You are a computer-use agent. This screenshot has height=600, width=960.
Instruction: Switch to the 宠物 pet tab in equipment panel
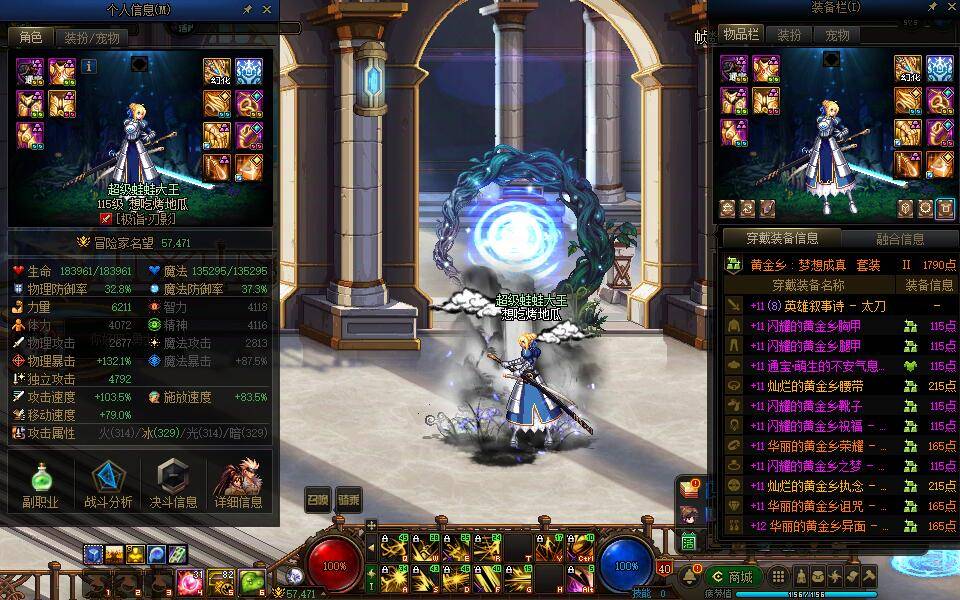pyautogui.click(x=837, y=35)
